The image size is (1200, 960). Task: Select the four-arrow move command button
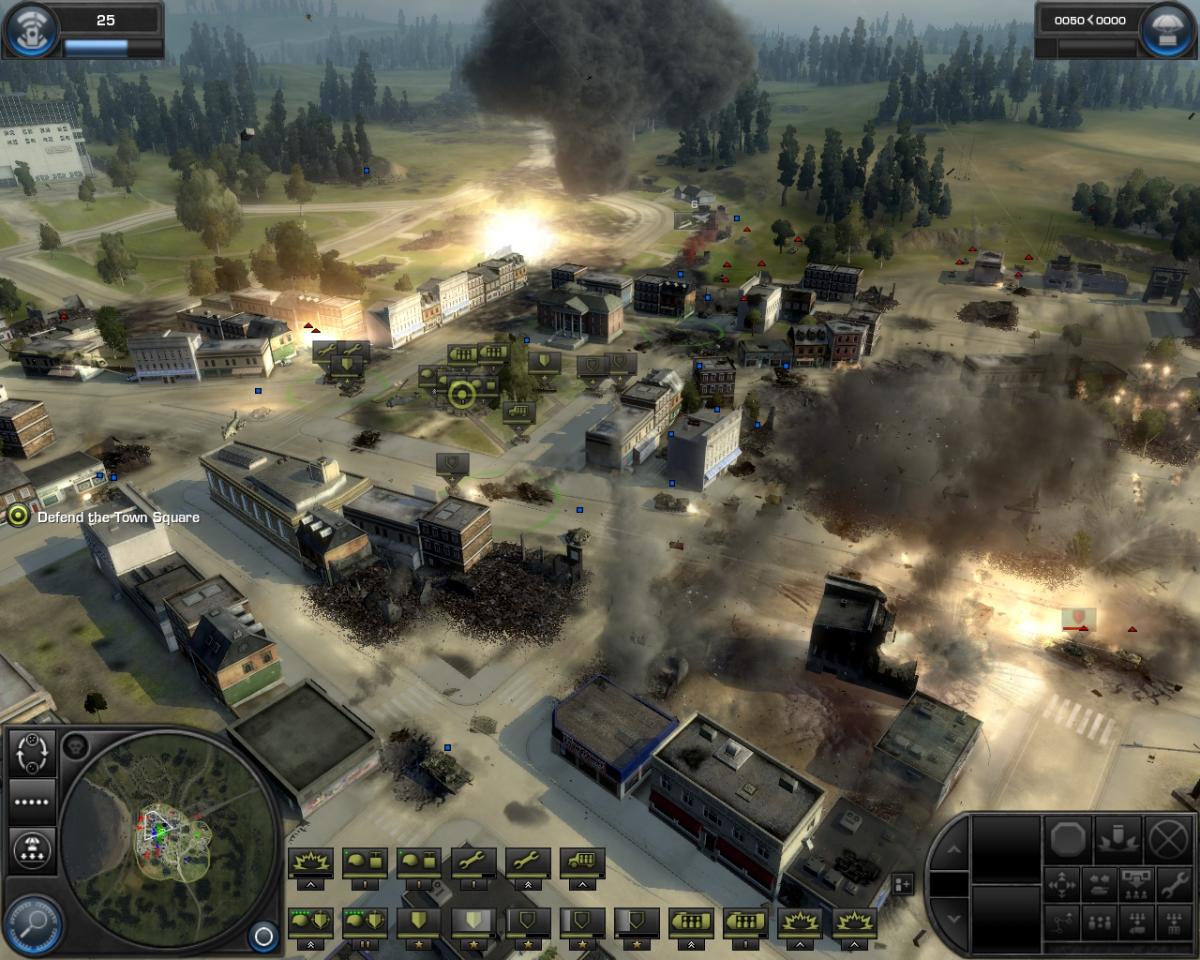coord(1062,884)
